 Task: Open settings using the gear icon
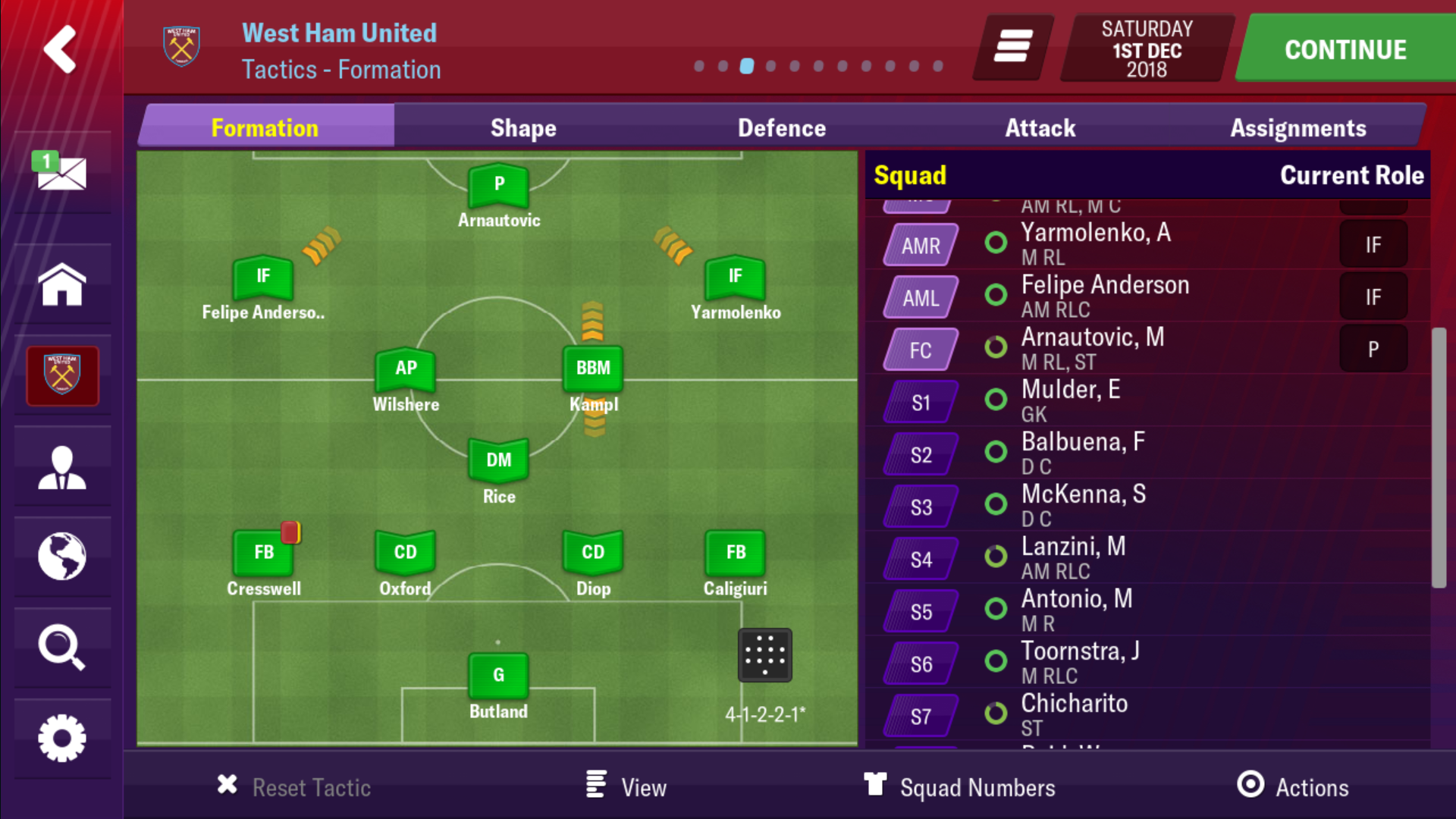pyautogui.click(x=62, y=738)
